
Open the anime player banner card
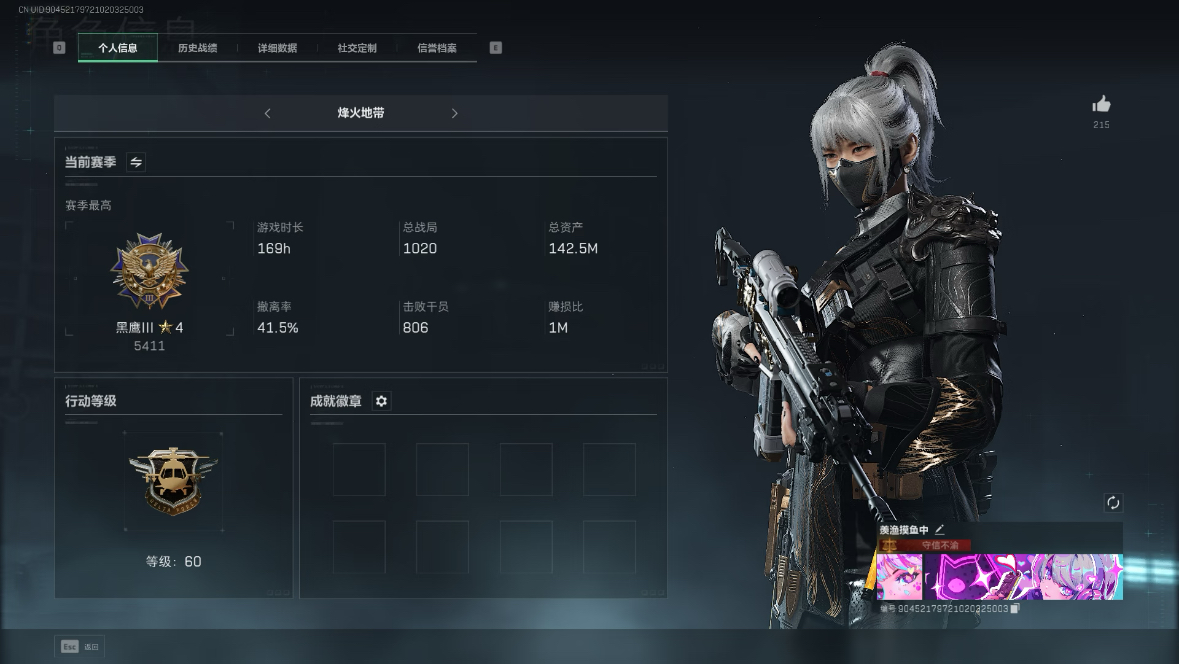point(999,577)
